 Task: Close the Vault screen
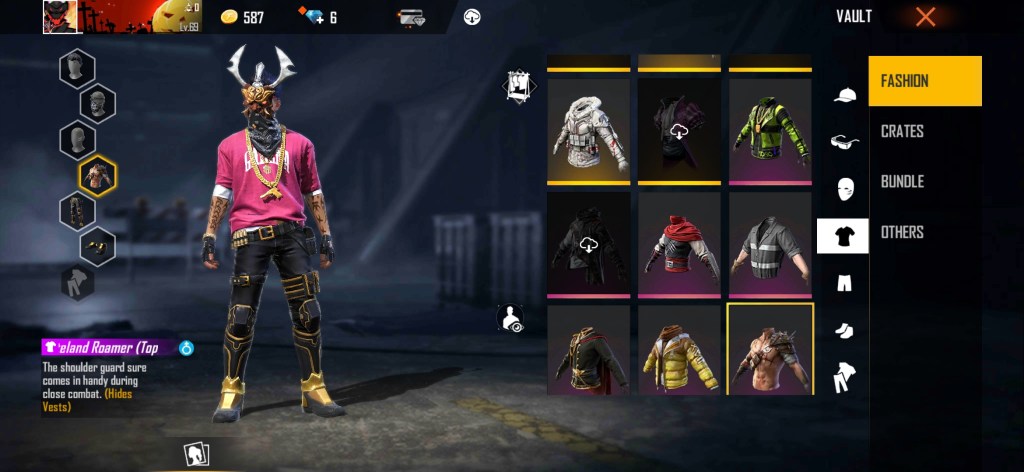pyautogui.click(x=925, y=17)
